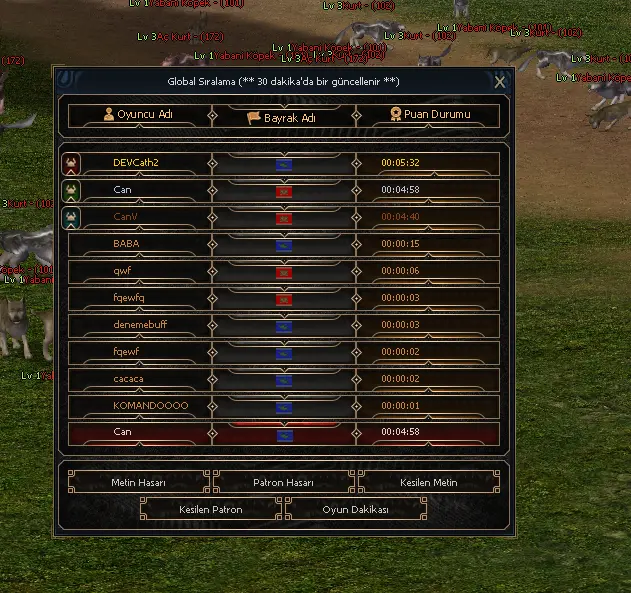This screenshot has height=593, width=631.
Task: Switch to Patron Hasarı ranking
Action: click(x=283, y=483)
